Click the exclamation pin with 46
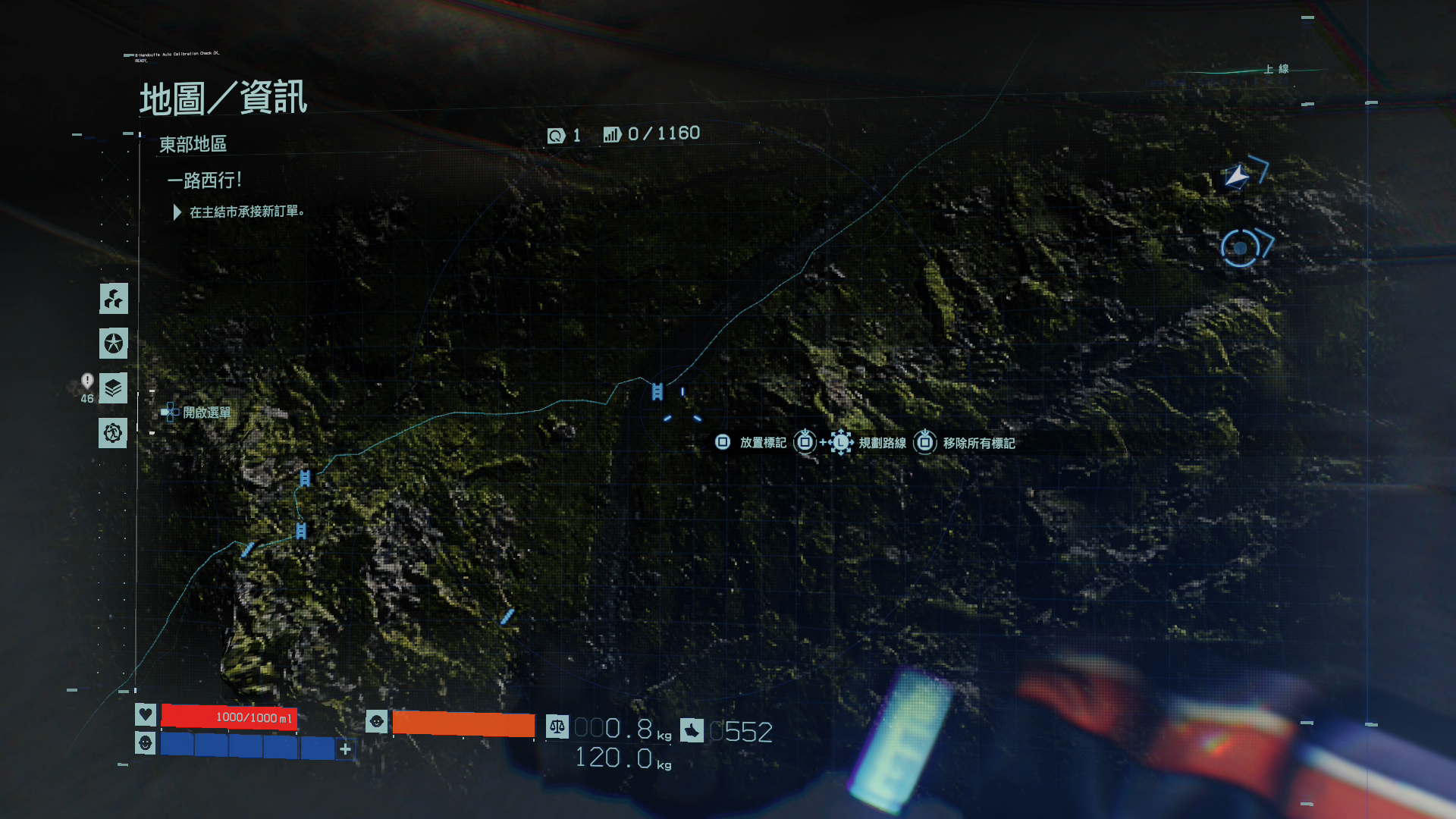This screenshot has height=819, width=1456. [87, 381]
